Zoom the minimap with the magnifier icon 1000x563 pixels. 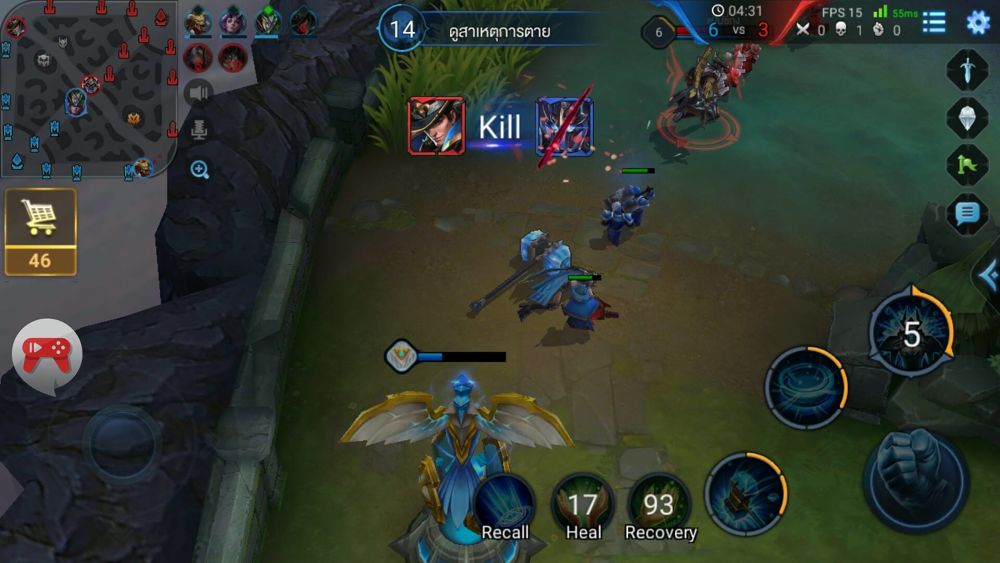[200, 170]
